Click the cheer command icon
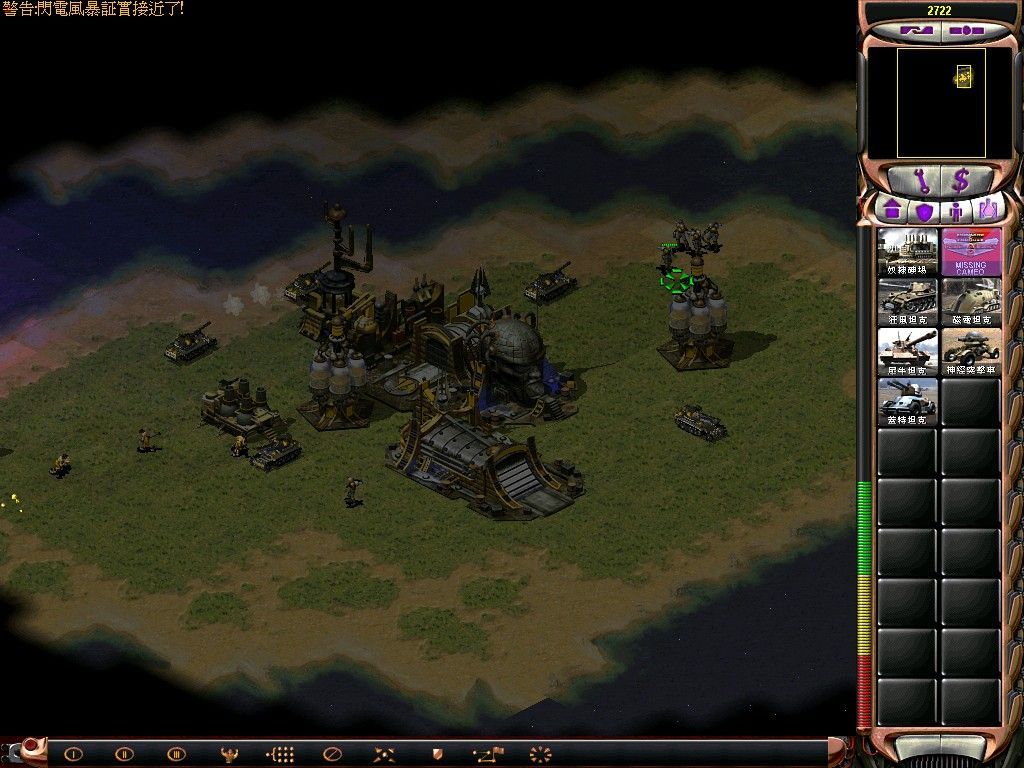 coord(229,754)
